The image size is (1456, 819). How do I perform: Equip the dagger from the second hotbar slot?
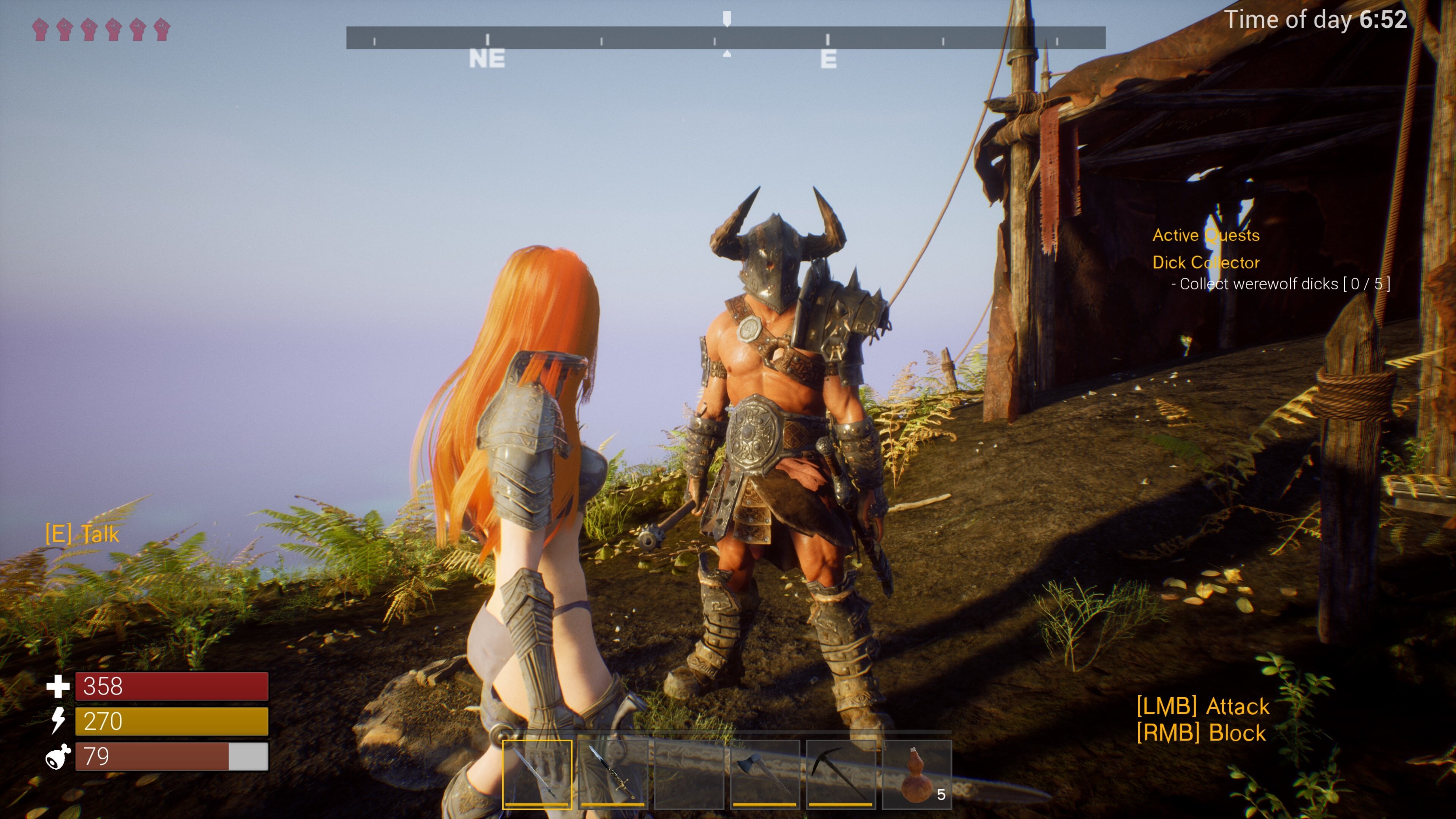coord(613,774)
